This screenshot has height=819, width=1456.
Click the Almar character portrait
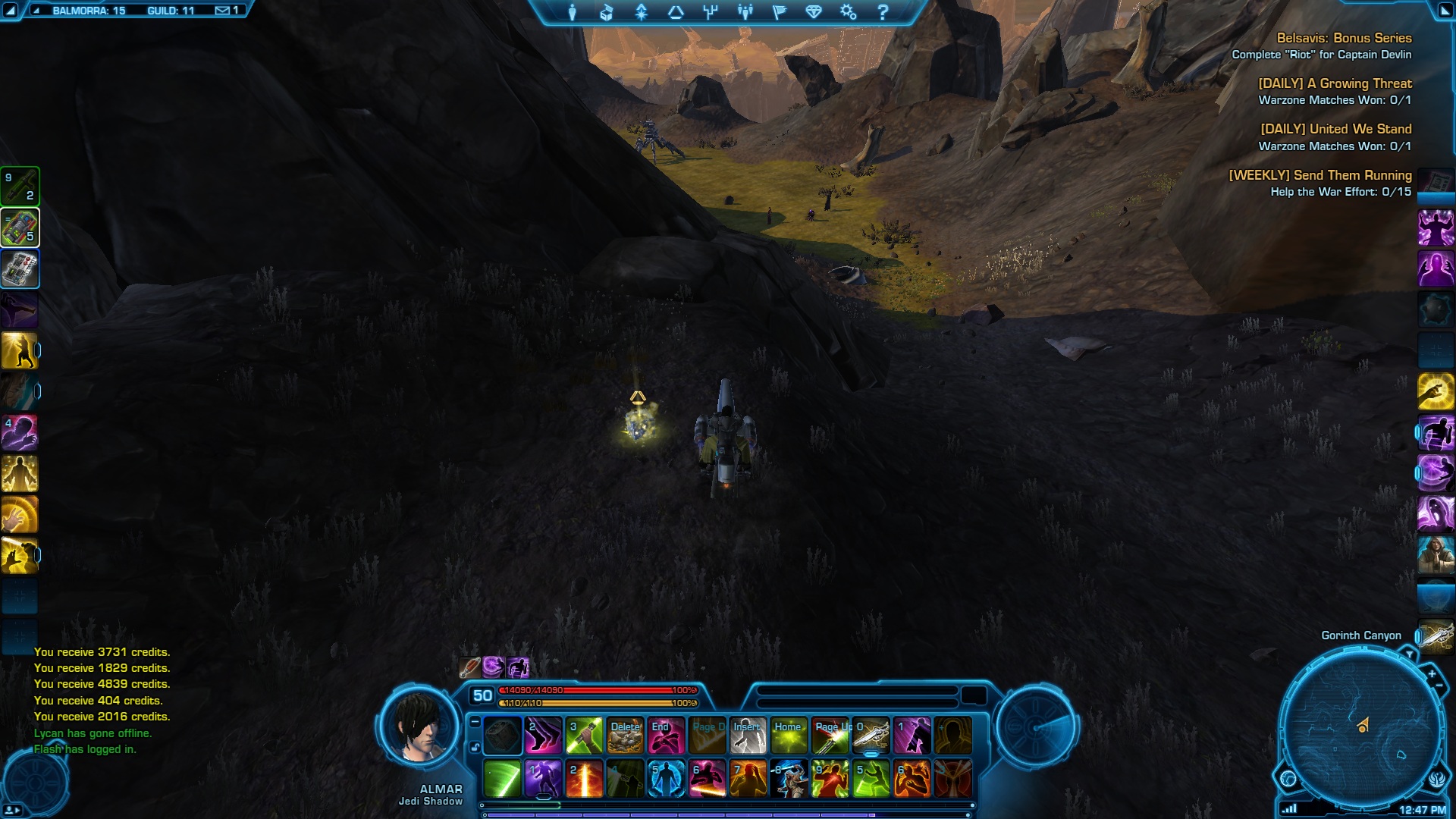[x=419, y=728]
